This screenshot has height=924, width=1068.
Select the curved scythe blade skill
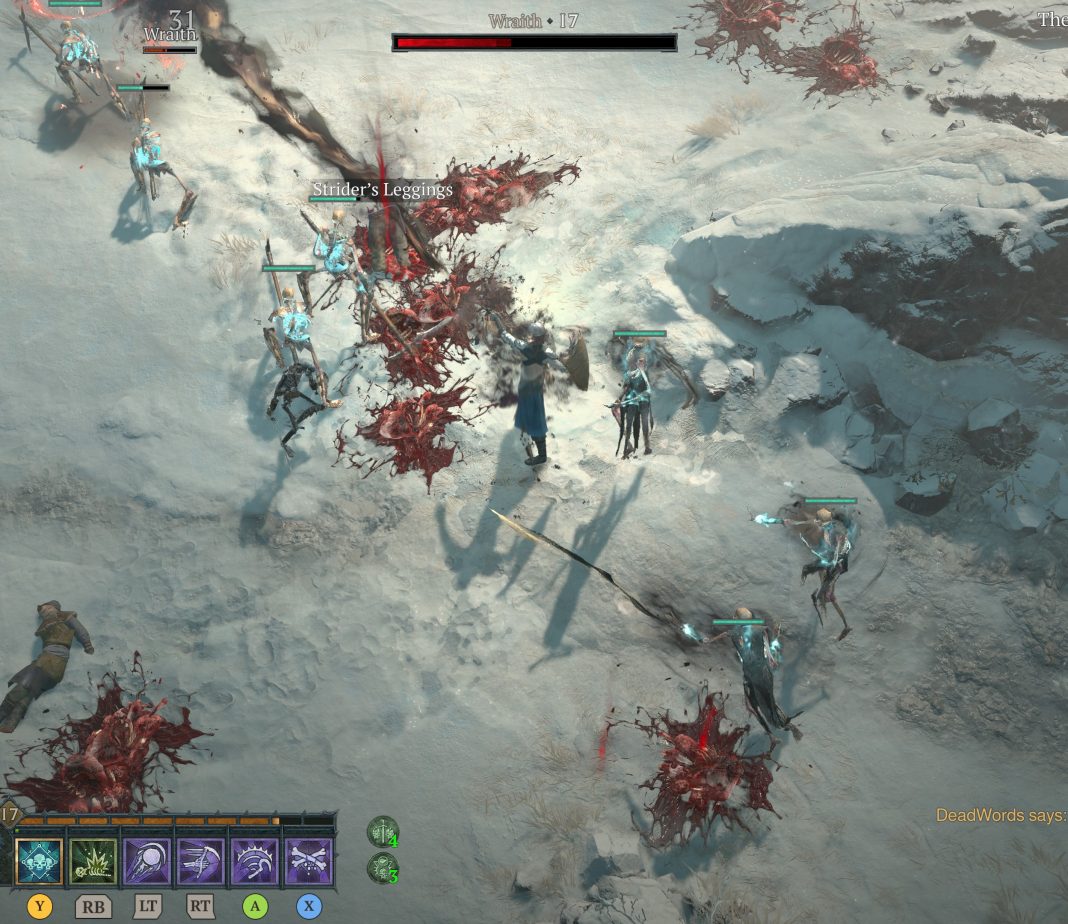coord(255,861)
